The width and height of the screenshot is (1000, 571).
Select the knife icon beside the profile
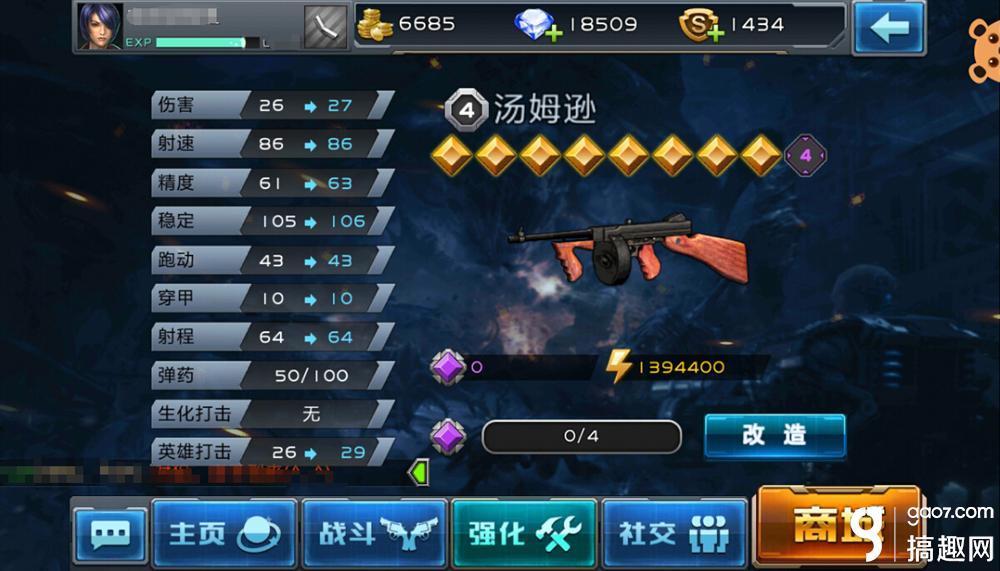coord(325,26)
